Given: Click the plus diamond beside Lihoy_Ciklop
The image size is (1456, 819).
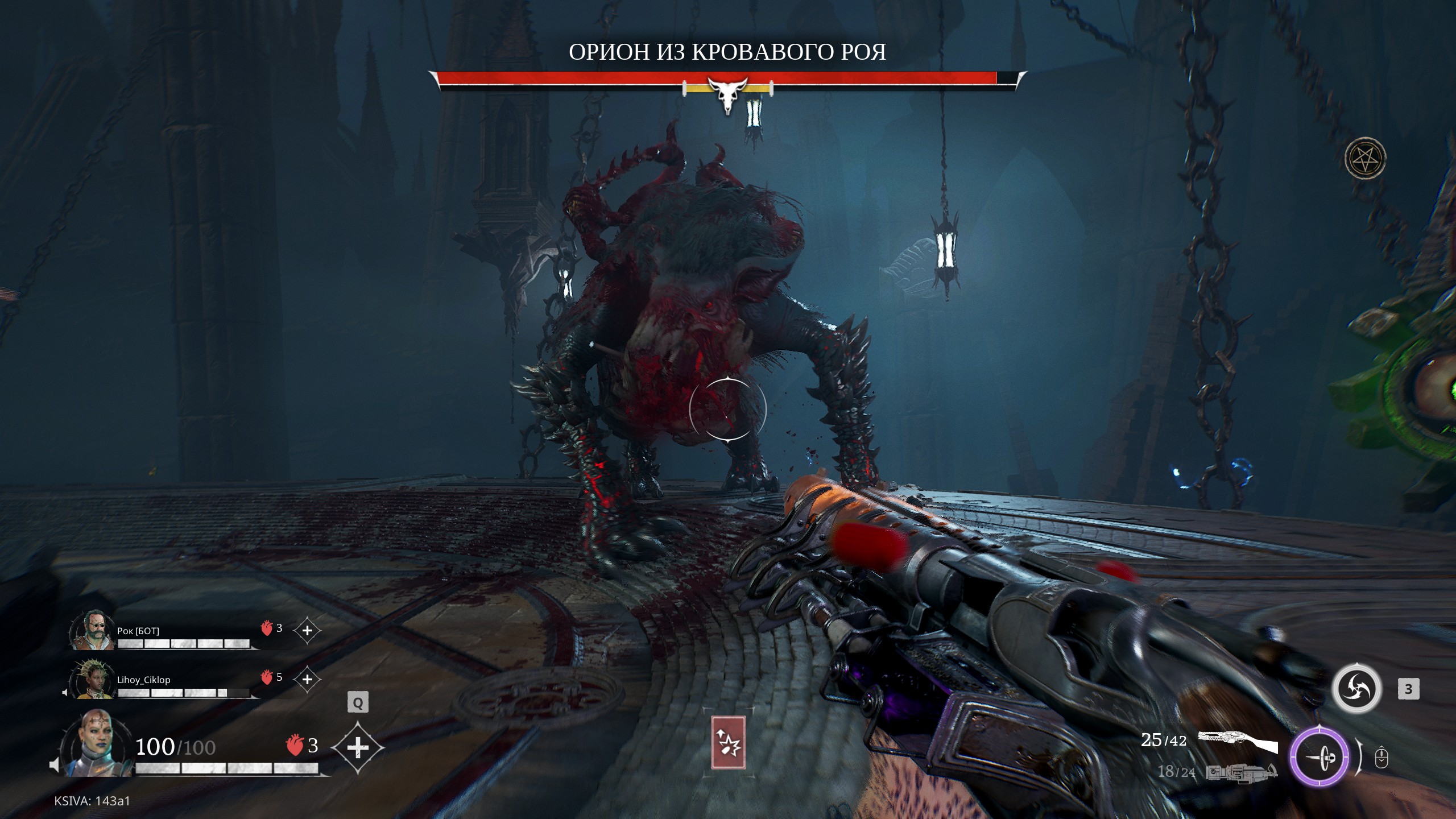Looking at the screenshot, I should tap(307, 679).
